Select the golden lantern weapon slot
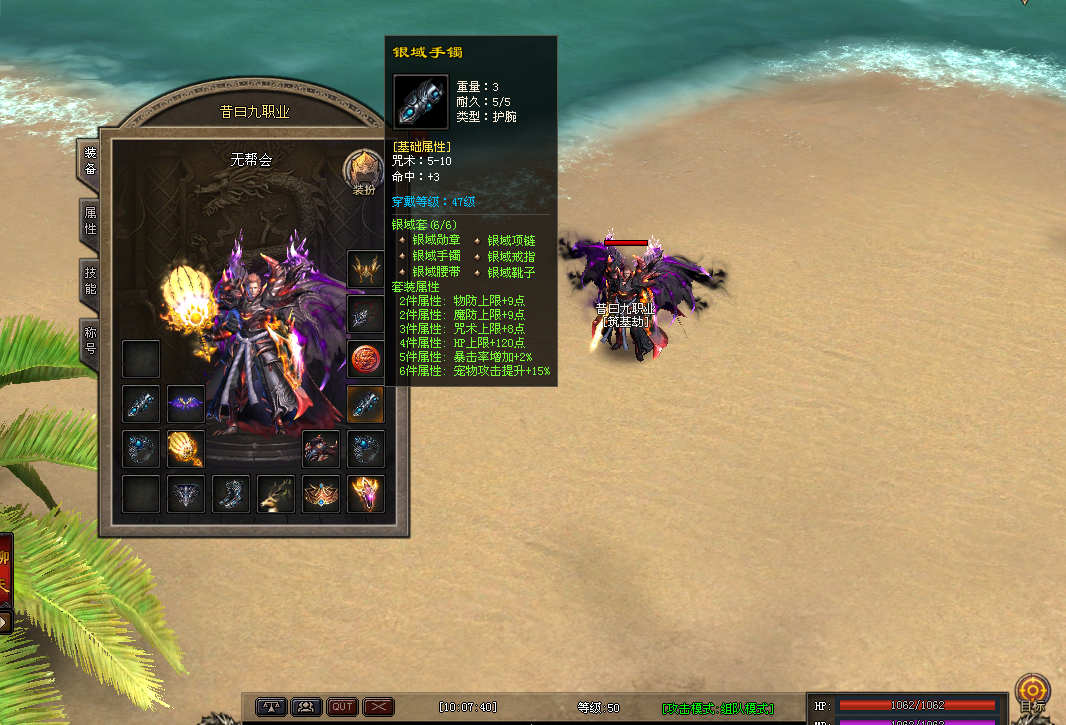Image resolution: width=1066 pixels, height=725 pixels. [x=185, y=449]
